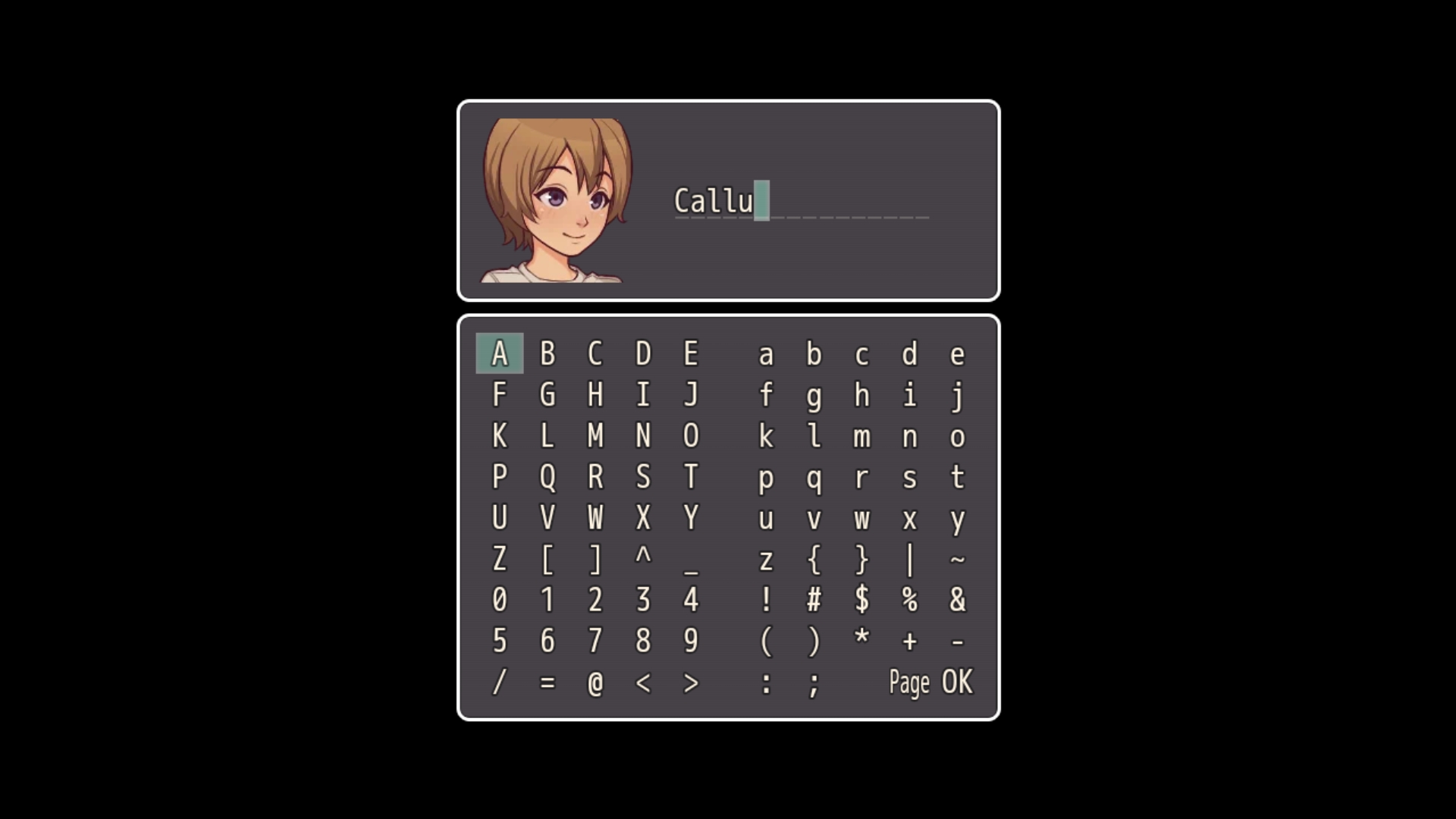Choose the lowercase s key

909,478
